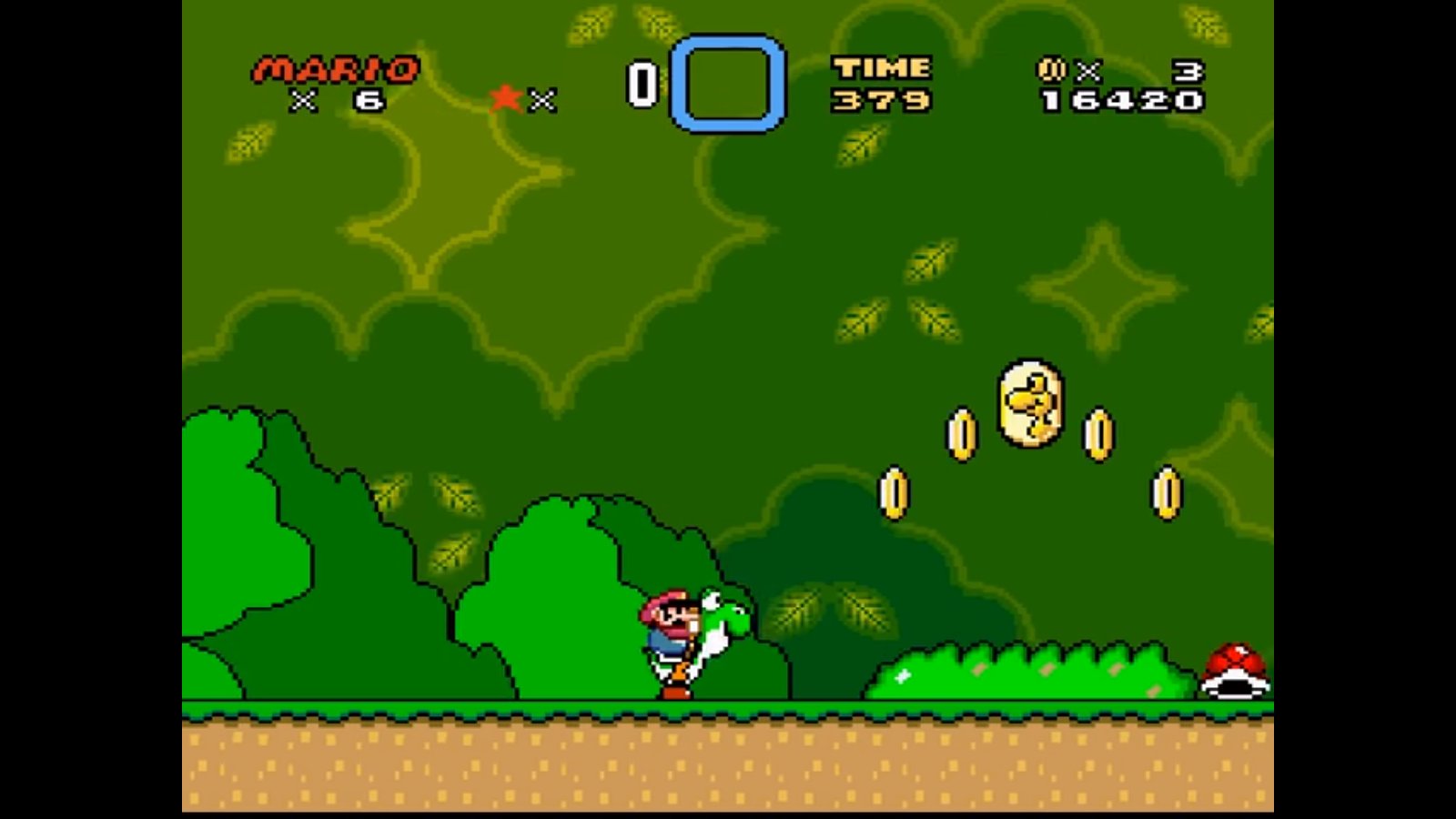Image resolution: width=1456 pixels, height=819 pixels.
Task: Select the red star icon near the lives counter
Action: 503,98
